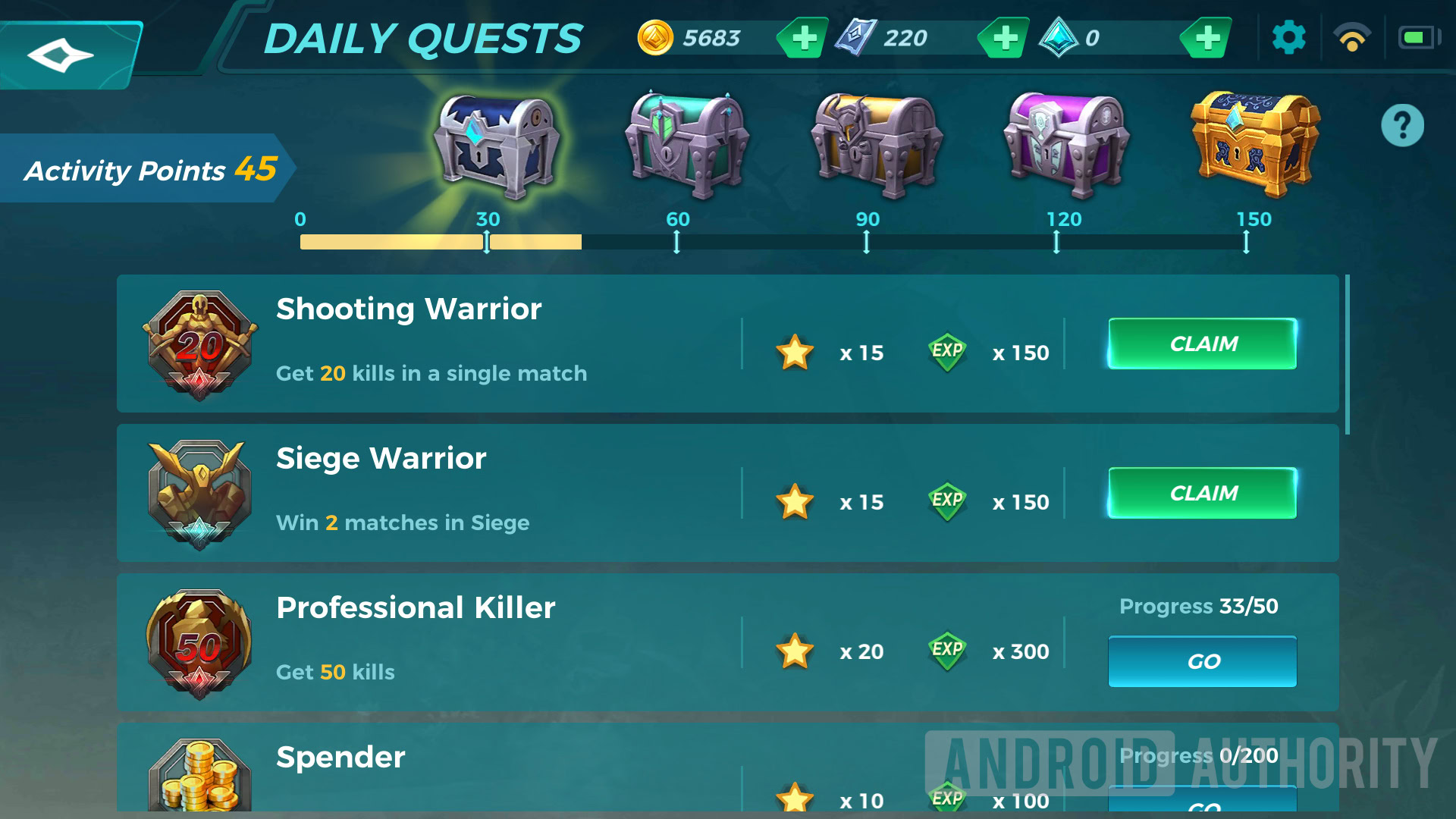The image size is (1456, 819).
Task: Claim the Siege Warrior quest reward
Action: 1203,494
